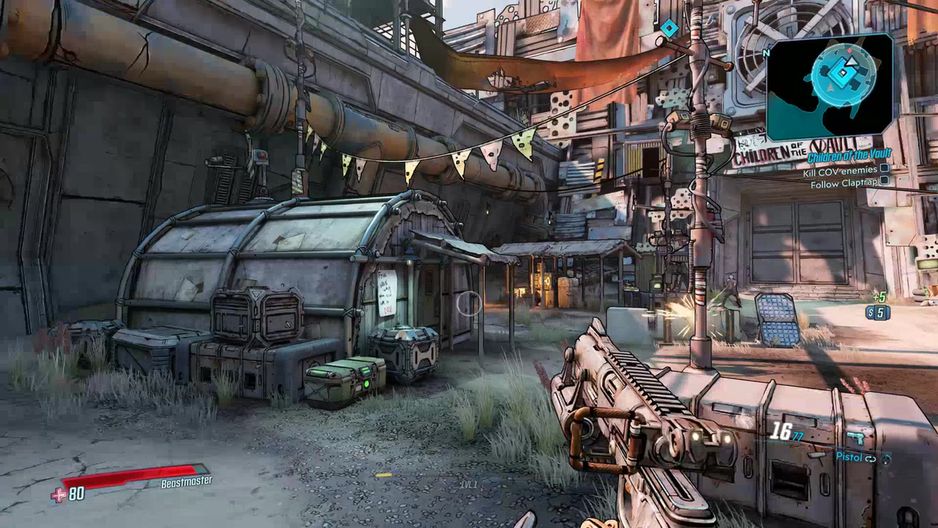938x528 pixels.
Task: Select the diamond waypoint marker
Action: (x=668, y=28)
